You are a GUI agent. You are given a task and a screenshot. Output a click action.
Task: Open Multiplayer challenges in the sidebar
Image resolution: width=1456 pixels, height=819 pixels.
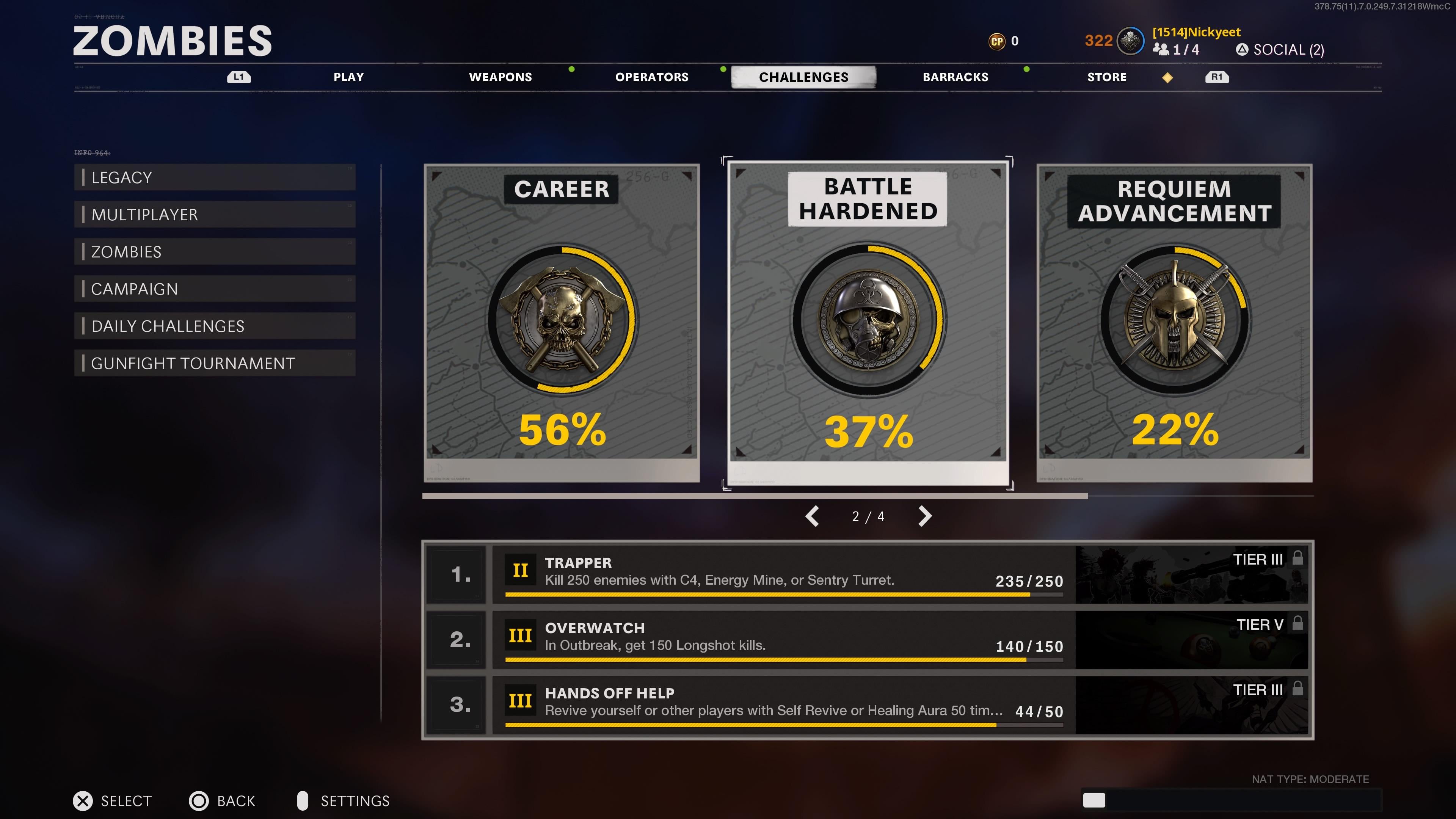(215, 215)
